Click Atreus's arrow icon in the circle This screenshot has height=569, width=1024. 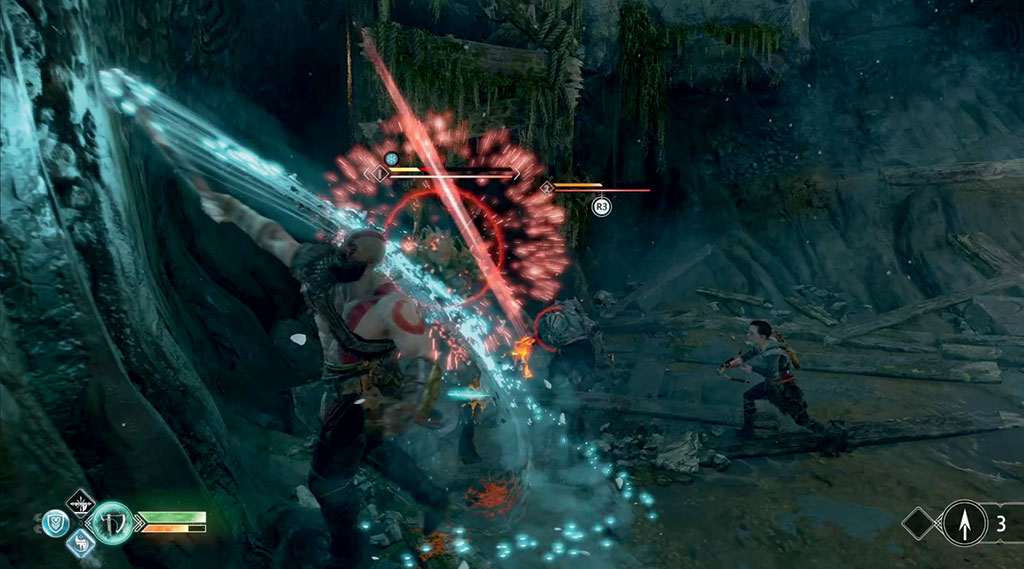click(963, 521)
